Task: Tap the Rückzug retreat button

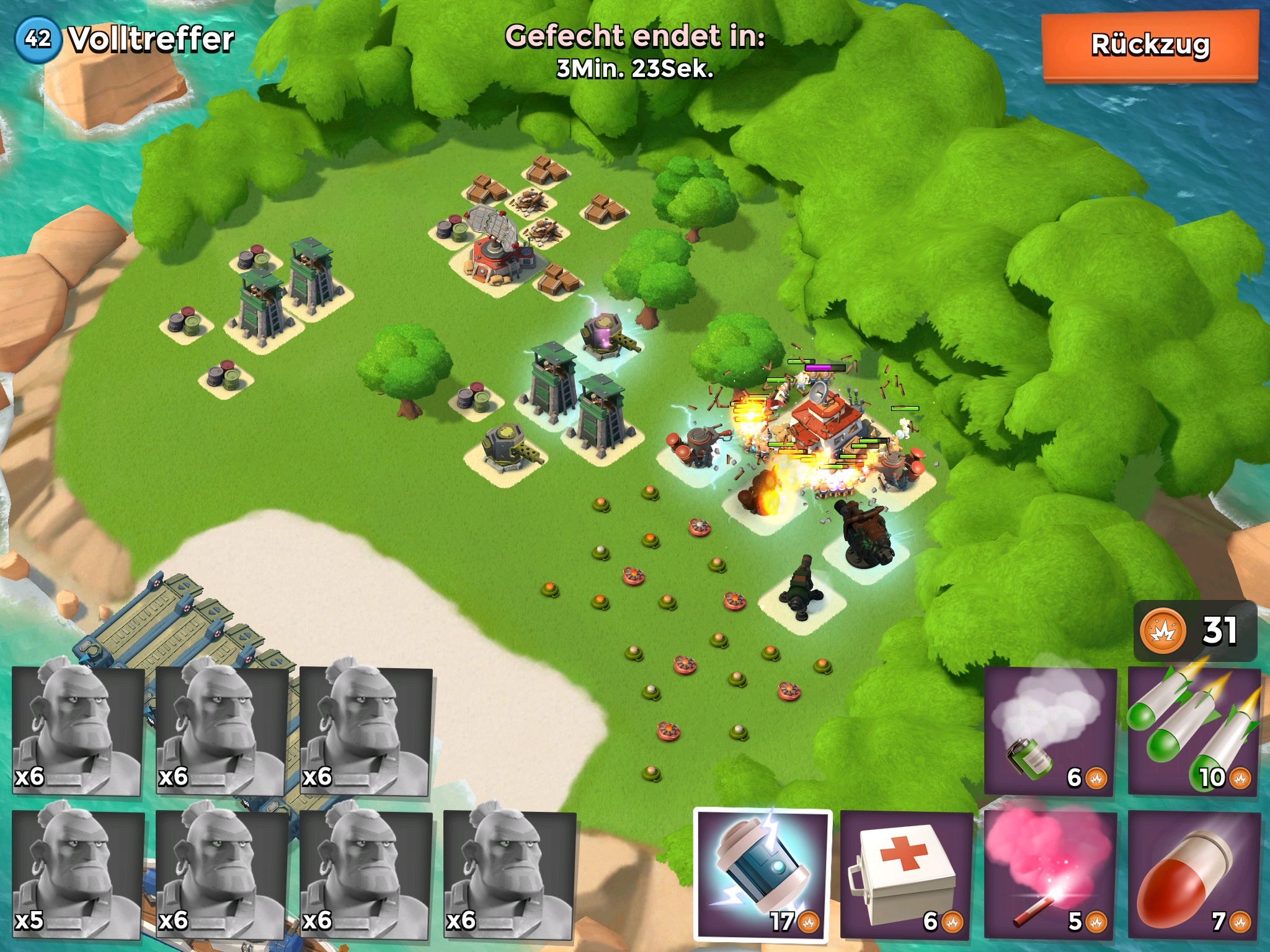Action: [x=1150, y=46]
